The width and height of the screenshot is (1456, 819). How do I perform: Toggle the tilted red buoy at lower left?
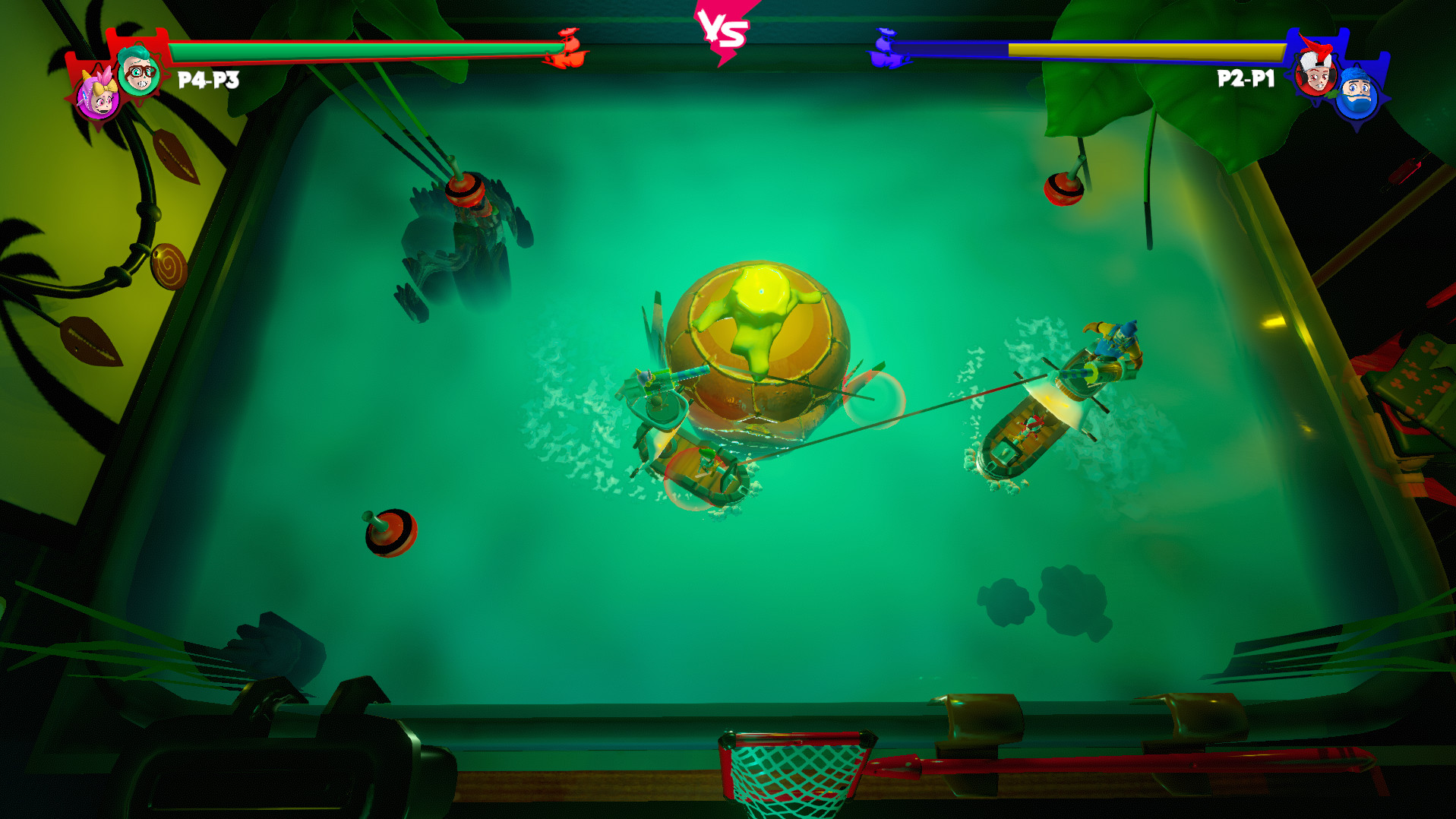click(390, 532)
